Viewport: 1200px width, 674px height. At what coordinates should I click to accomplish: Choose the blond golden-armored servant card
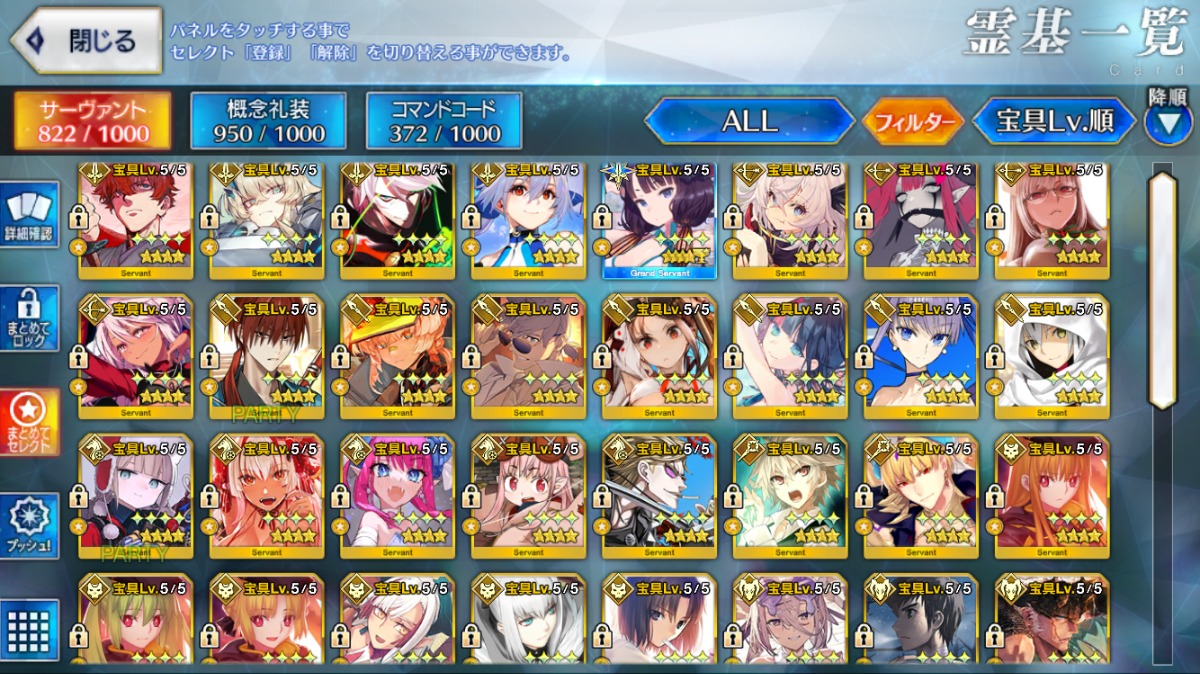pos(921,495)
